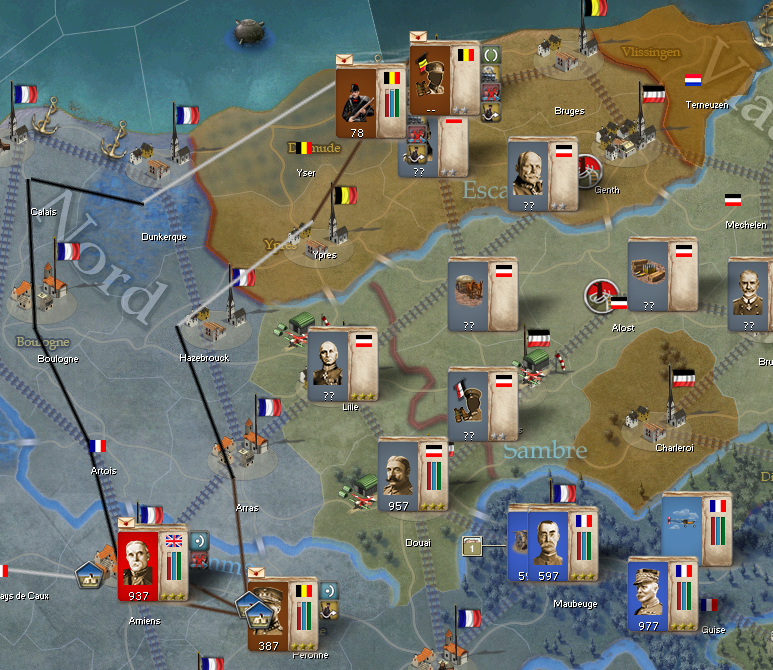Select the French army stack with strength 977
The image size is (773, 670).
[x=649, y=593]
